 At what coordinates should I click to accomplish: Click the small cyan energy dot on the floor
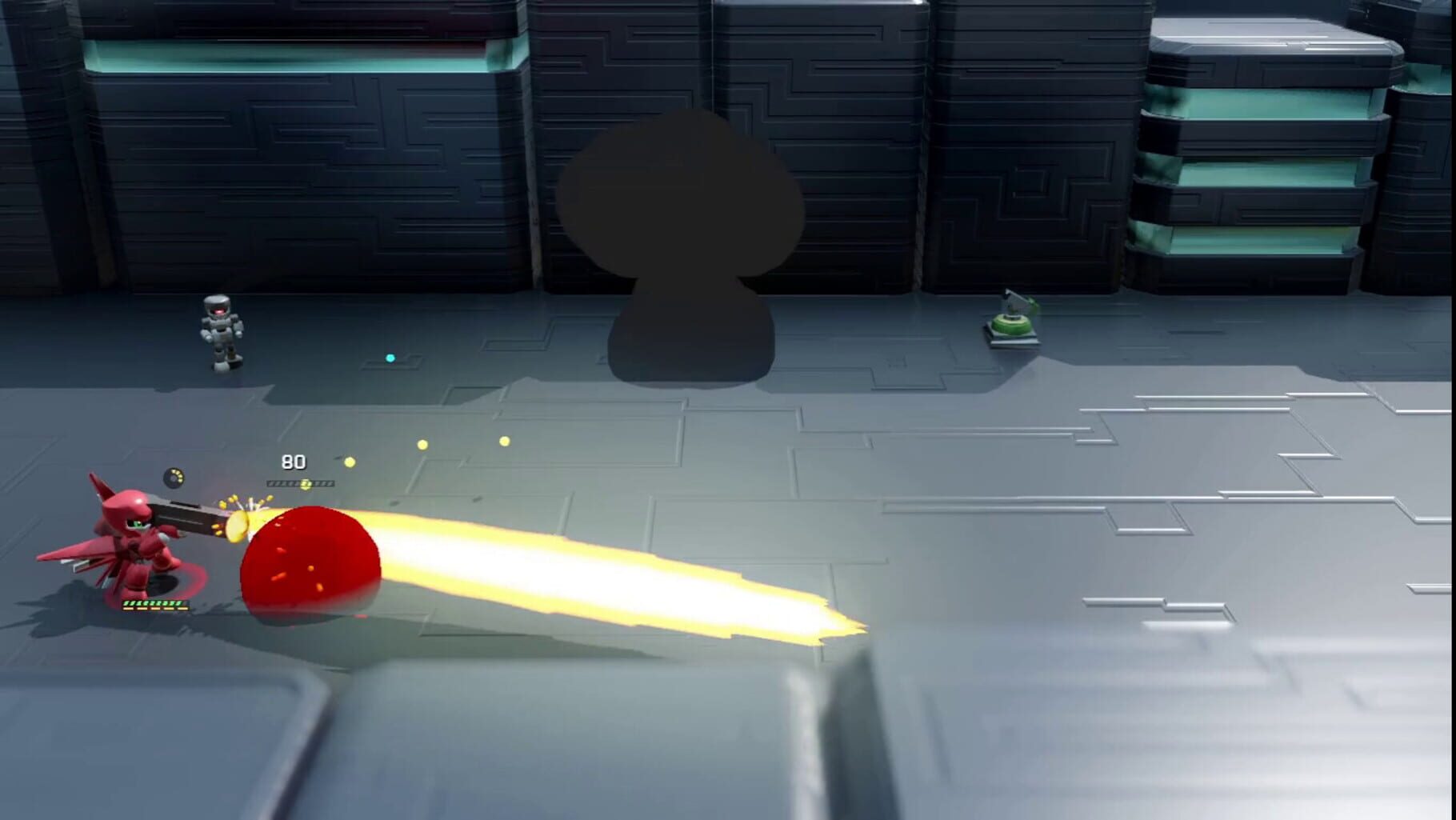pyautogui.click(x=390, y=358)
